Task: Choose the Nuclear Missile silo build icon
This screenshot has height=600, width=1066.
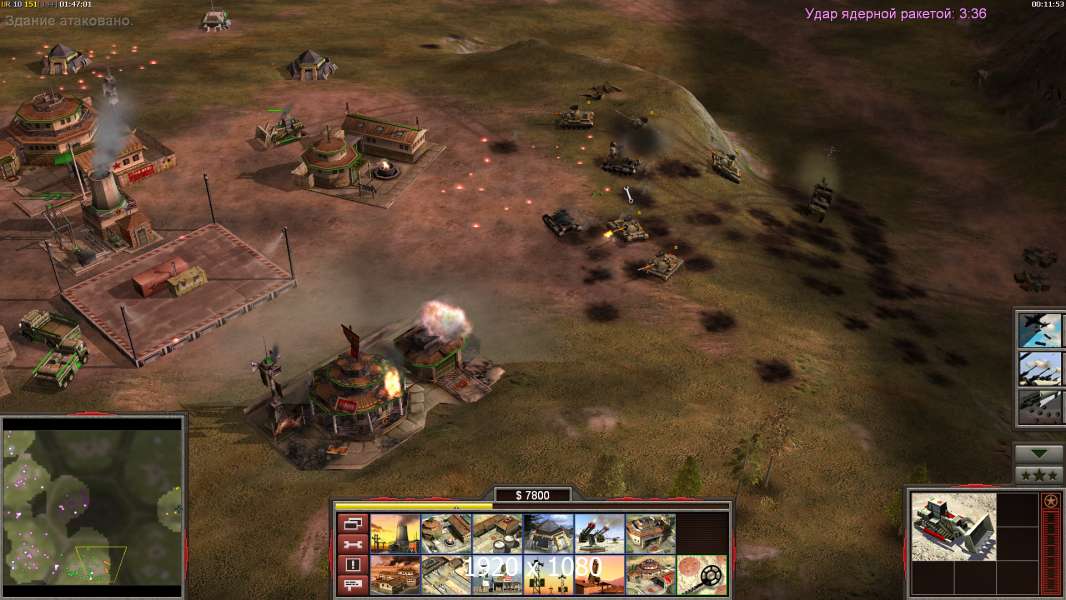Action: click(x=600, y=574)
